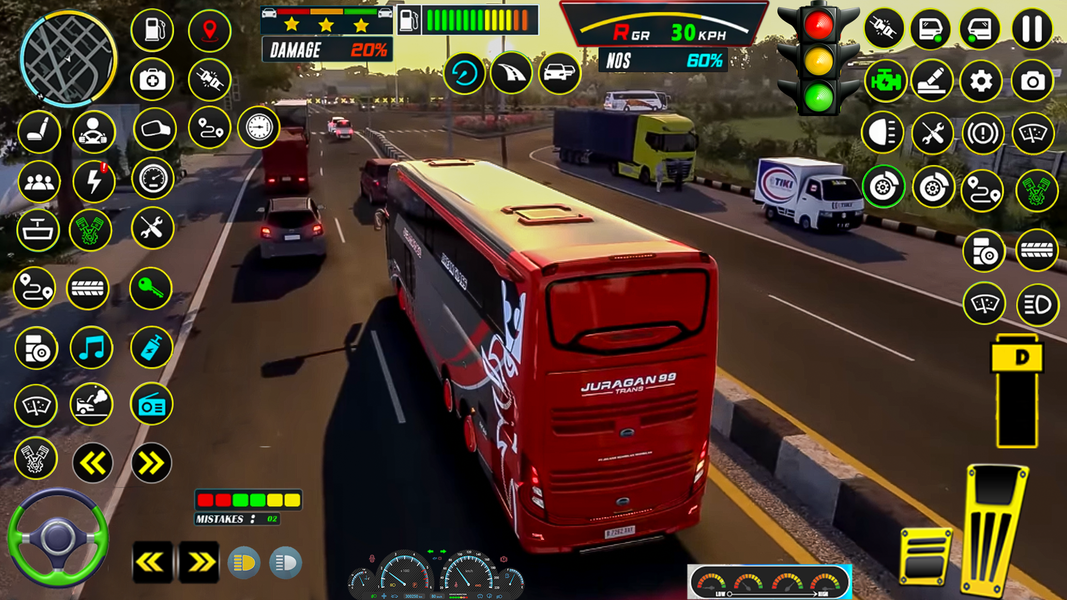Toggle the green key ignition icon
Viewport: 1067px width, 600px height.
tap(151, 289)
